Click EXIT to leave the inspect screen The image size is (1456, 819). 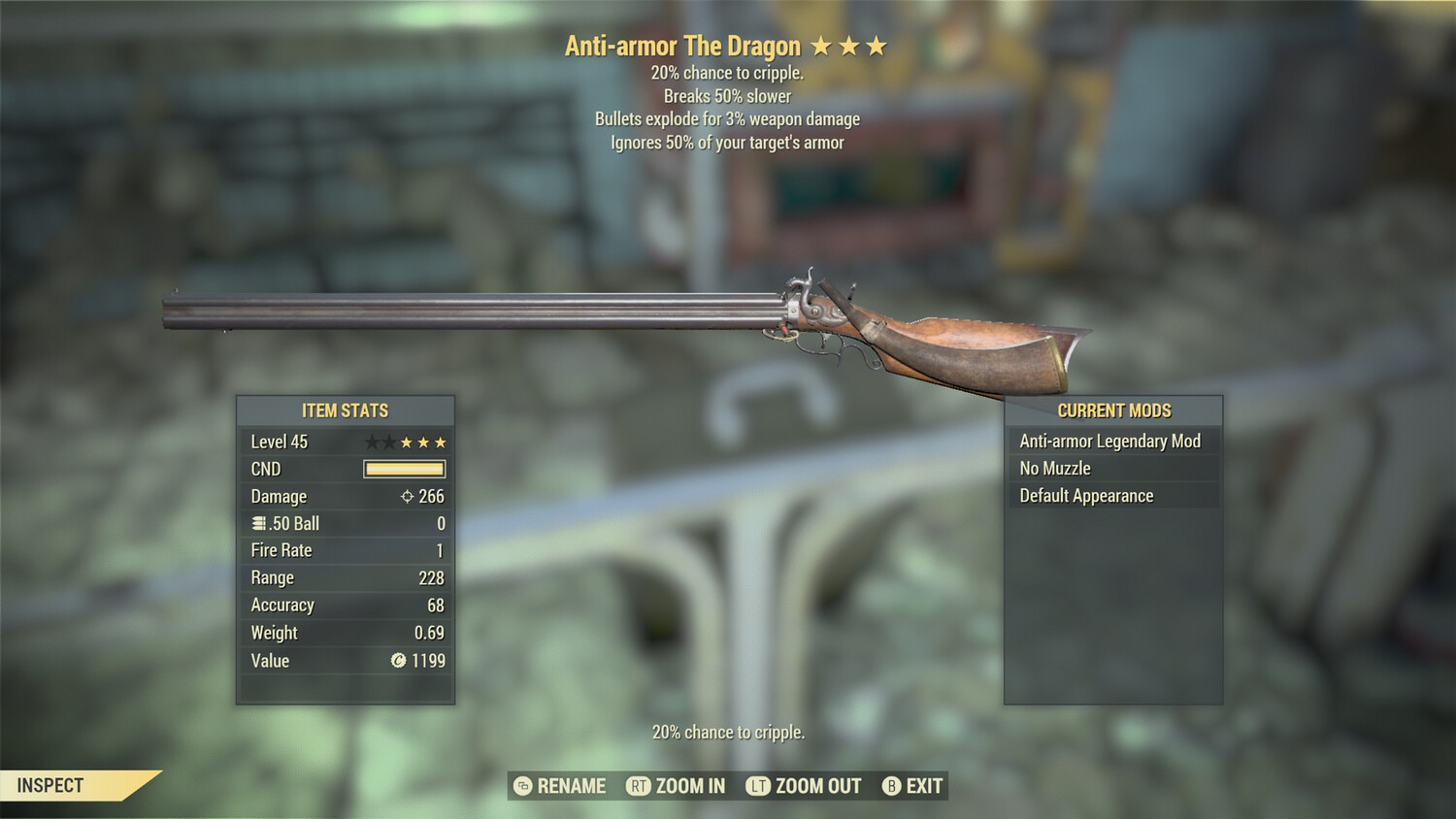(923, 786)
